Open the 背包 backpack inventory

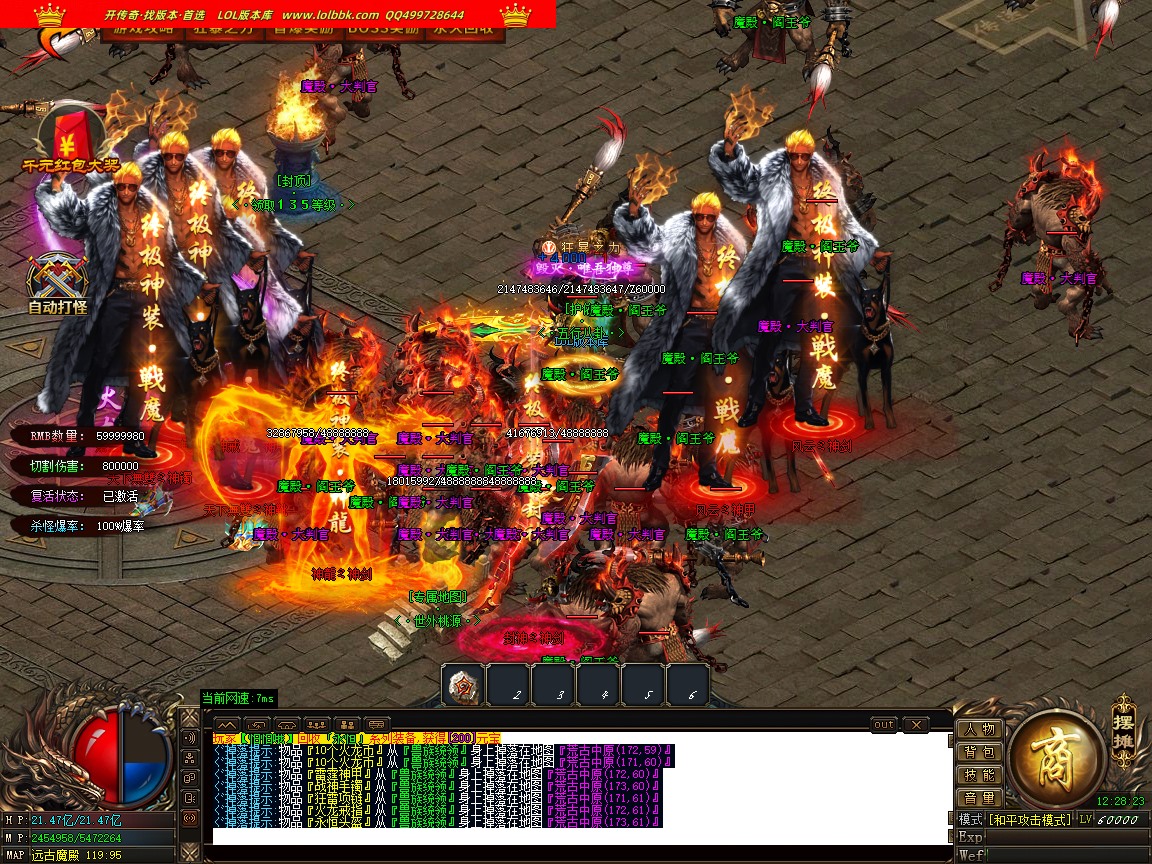click(980, 752)
